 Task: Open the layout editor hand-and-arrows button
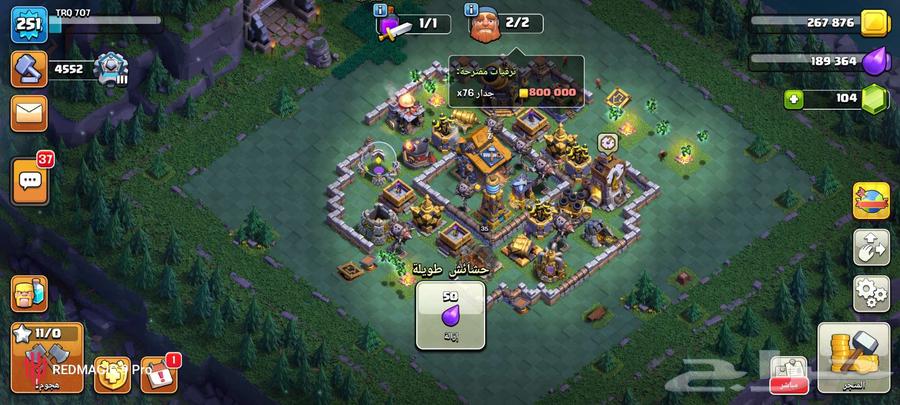871,248
